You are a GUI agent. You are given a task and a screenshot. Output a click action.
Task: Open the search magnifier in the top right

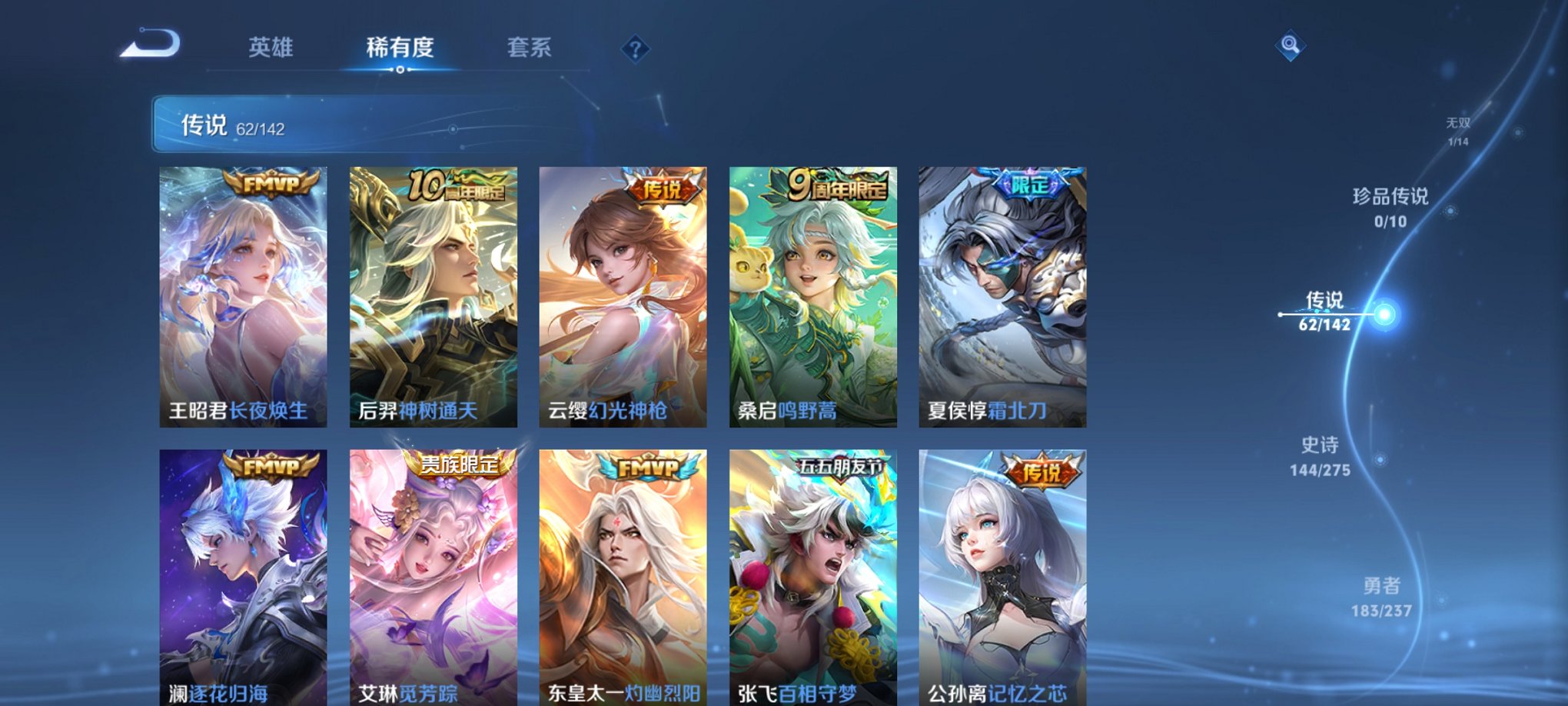tap(1291, 44)
